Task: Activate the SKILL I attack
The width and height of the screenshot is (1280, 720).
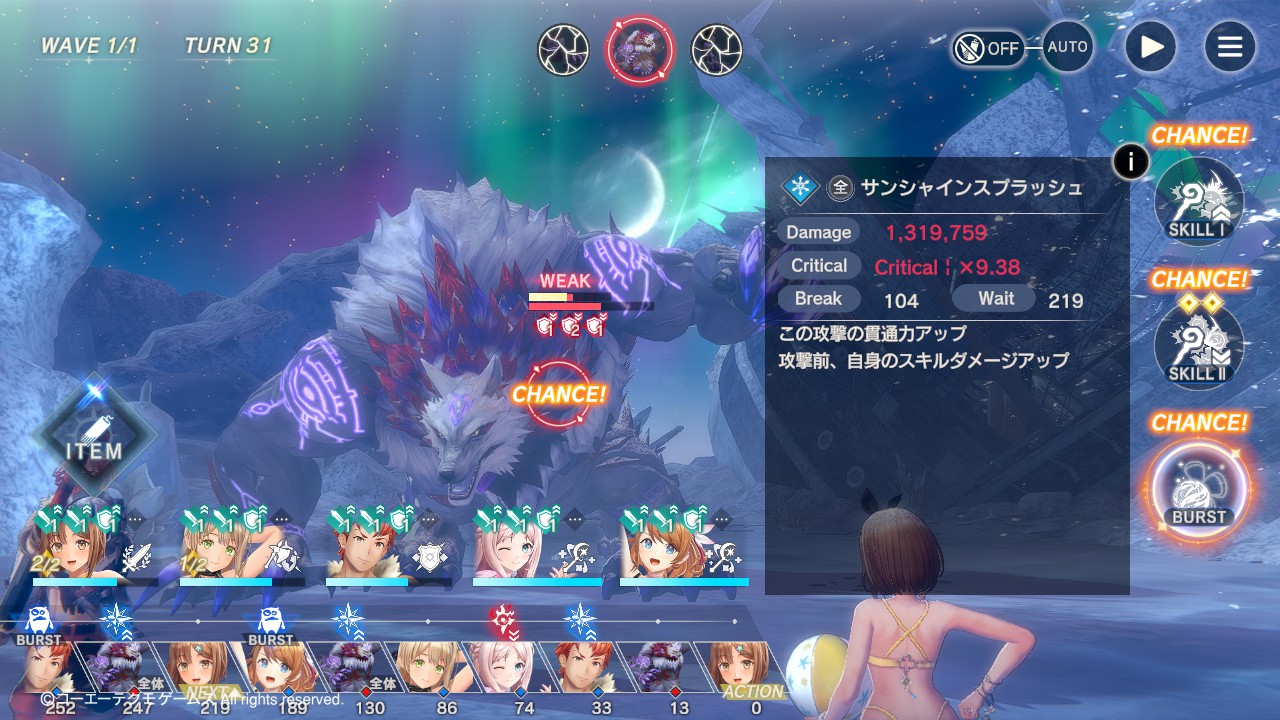Action: tap(1198, 201)
